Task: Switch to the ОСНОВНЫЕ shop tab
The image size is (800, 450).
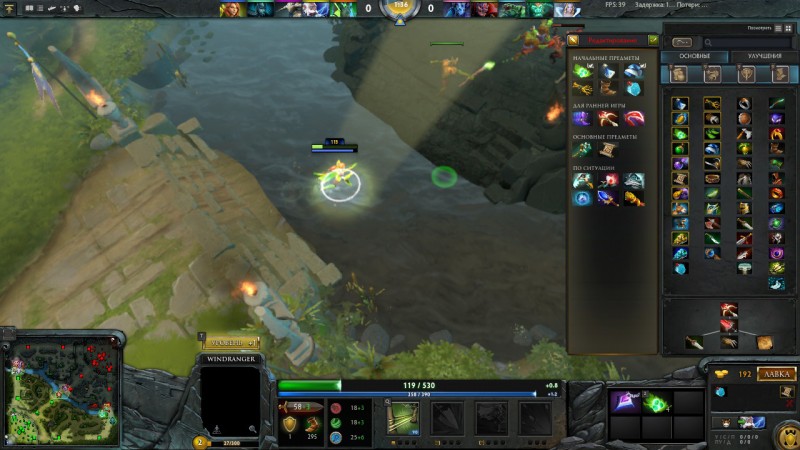Action: [695, 56]
